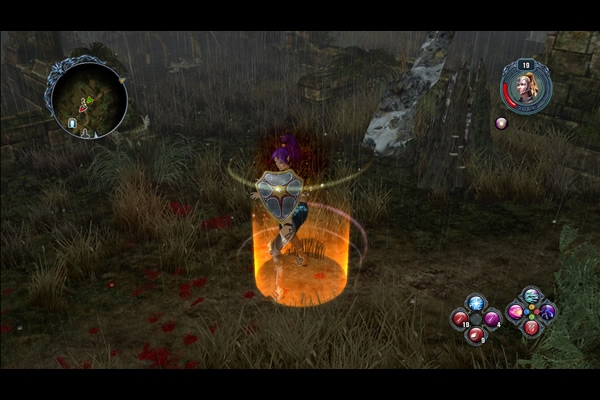Click the blonde heroine portrait
600x400 pixels.
click(529, 87)
